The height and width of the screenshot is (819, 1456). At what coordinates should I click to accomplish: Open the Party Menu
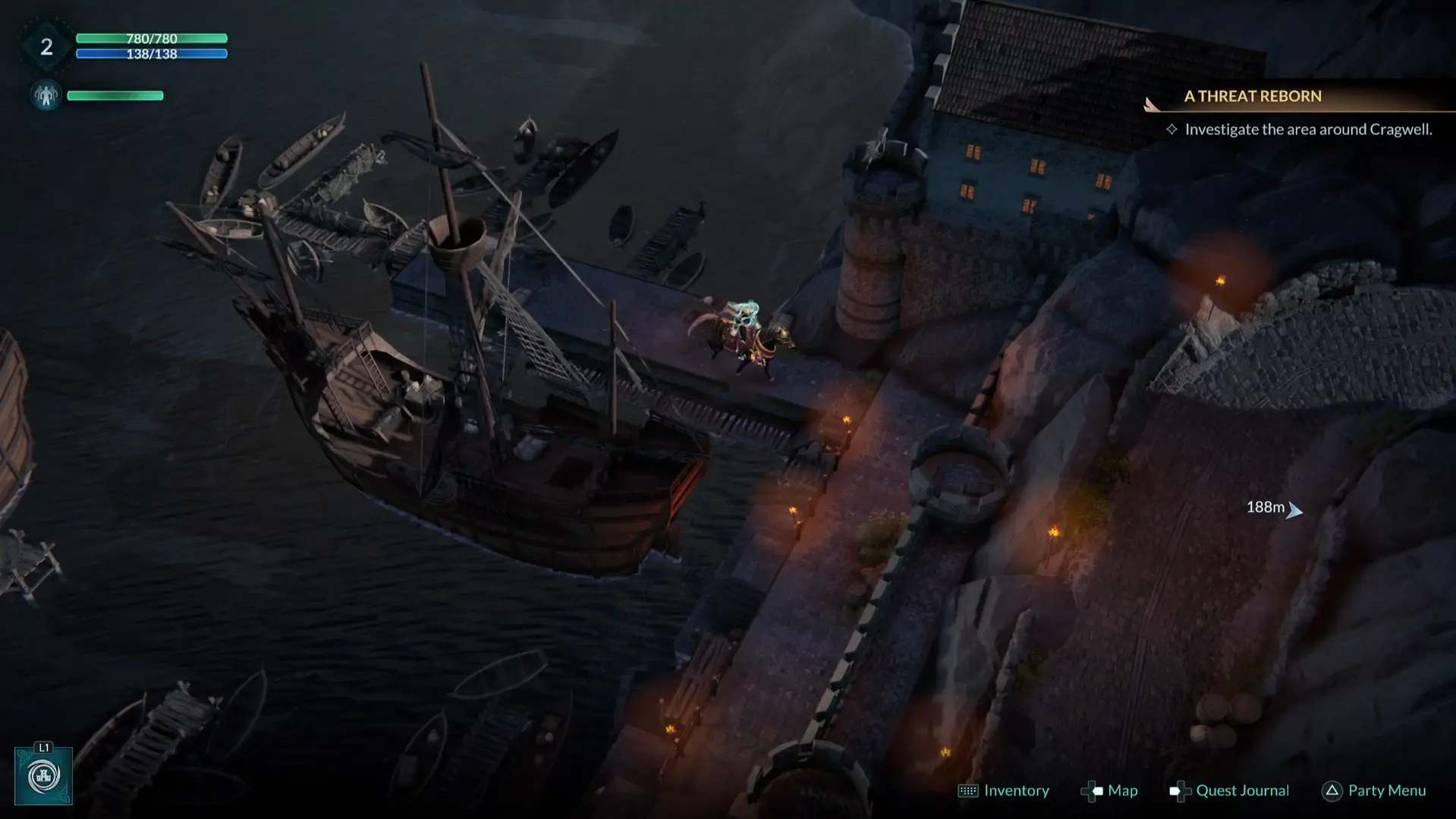(x=1374, y=791)
